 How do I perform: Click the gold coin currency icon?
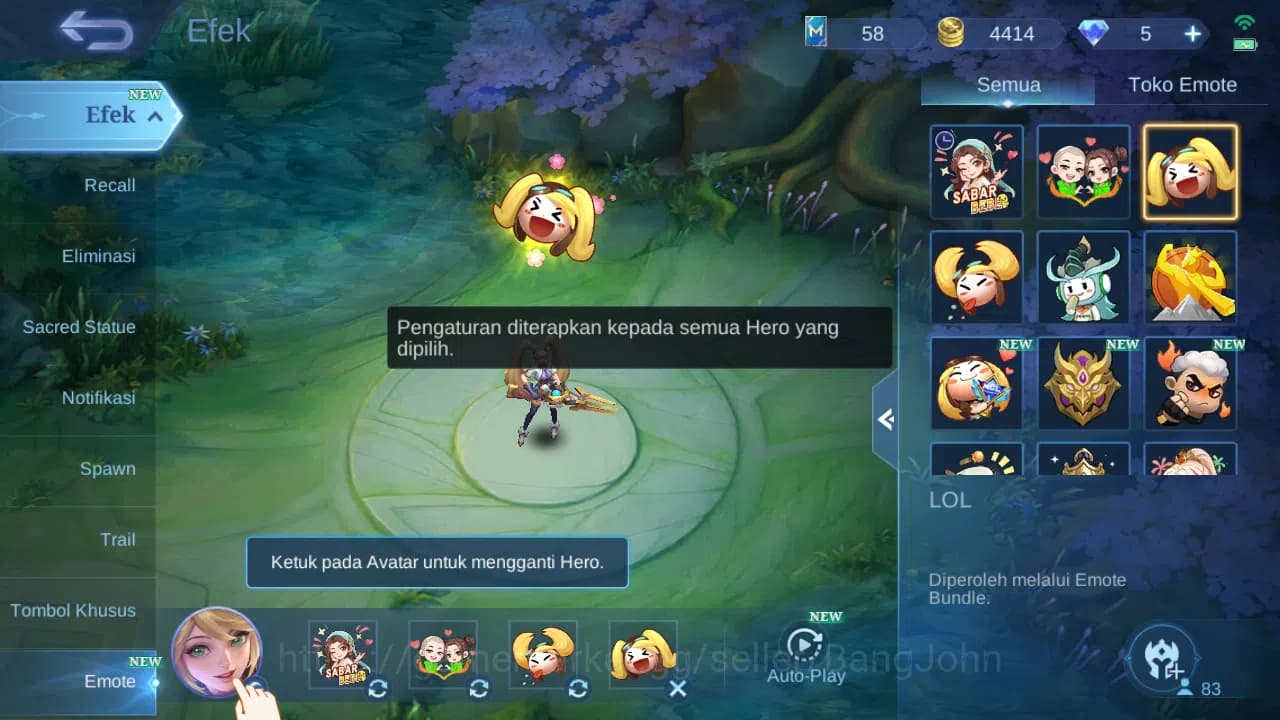pos(951,33)
